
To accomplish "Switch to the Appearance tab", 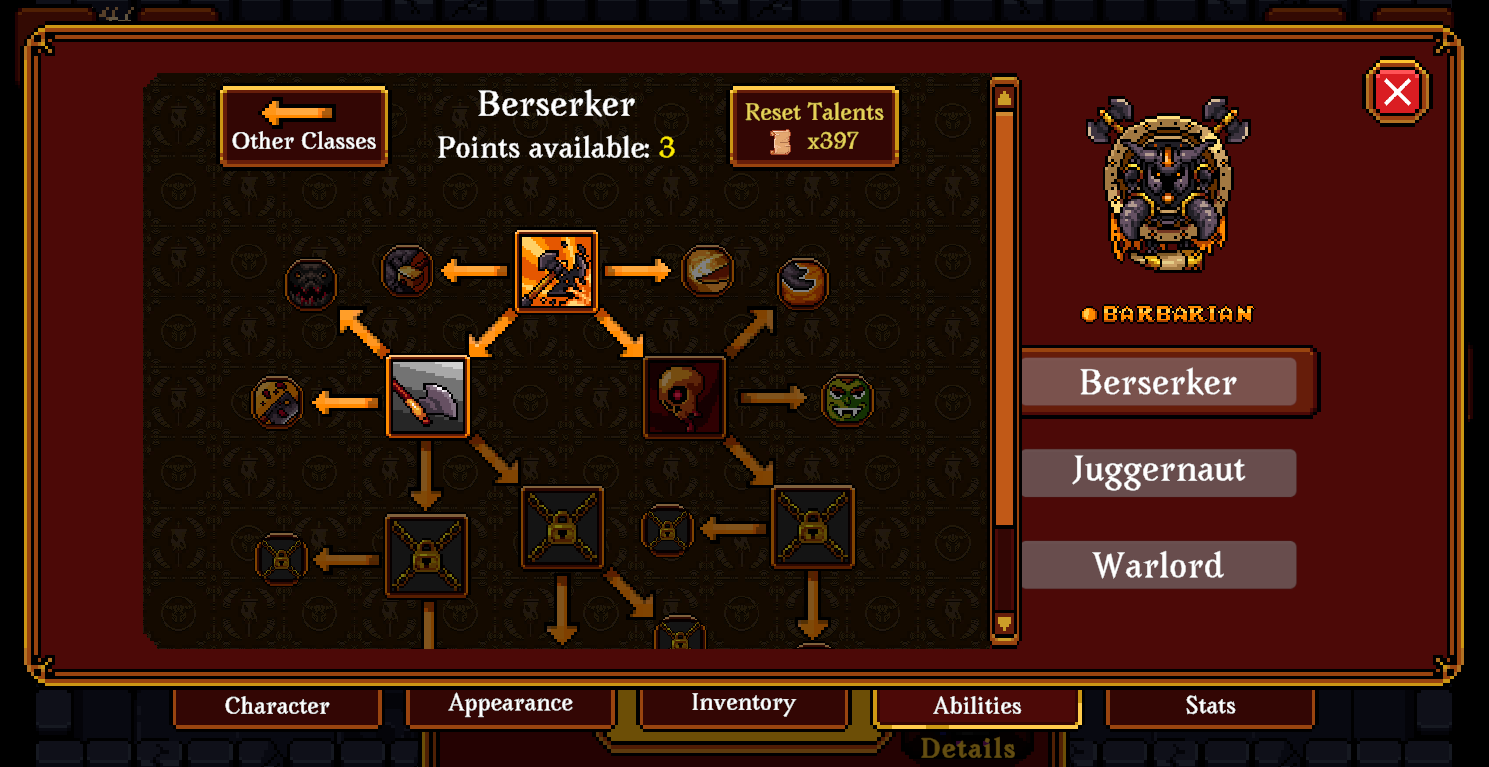I will (510, 704).
